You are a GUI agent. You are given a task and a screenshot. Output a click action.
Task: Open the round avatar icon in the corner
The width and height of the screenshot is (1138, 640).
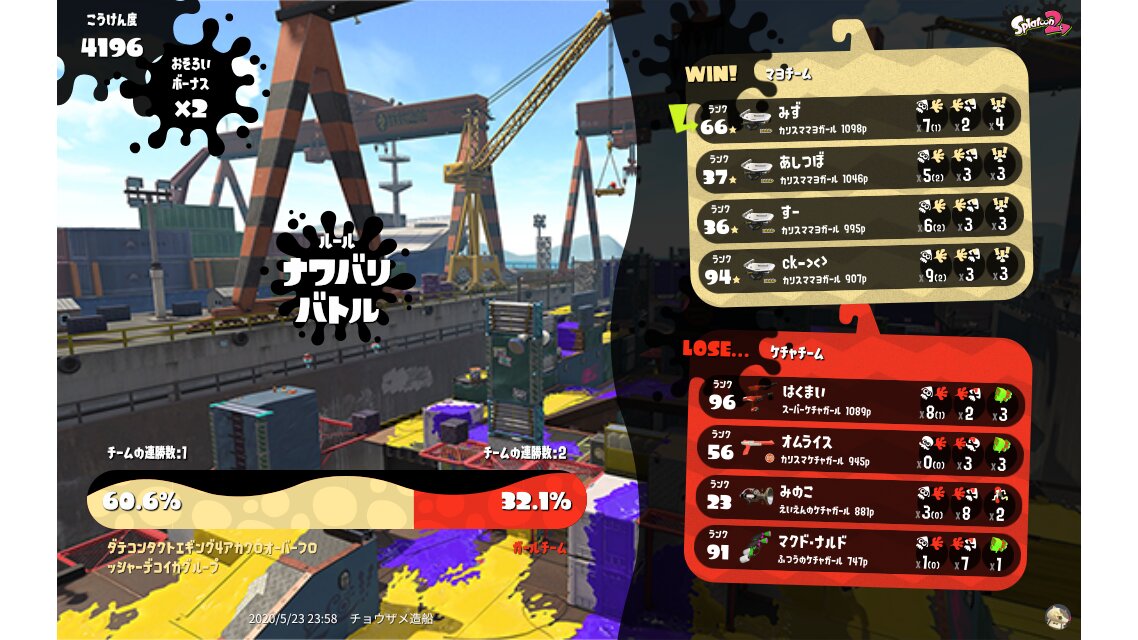tap(1057, 616)
